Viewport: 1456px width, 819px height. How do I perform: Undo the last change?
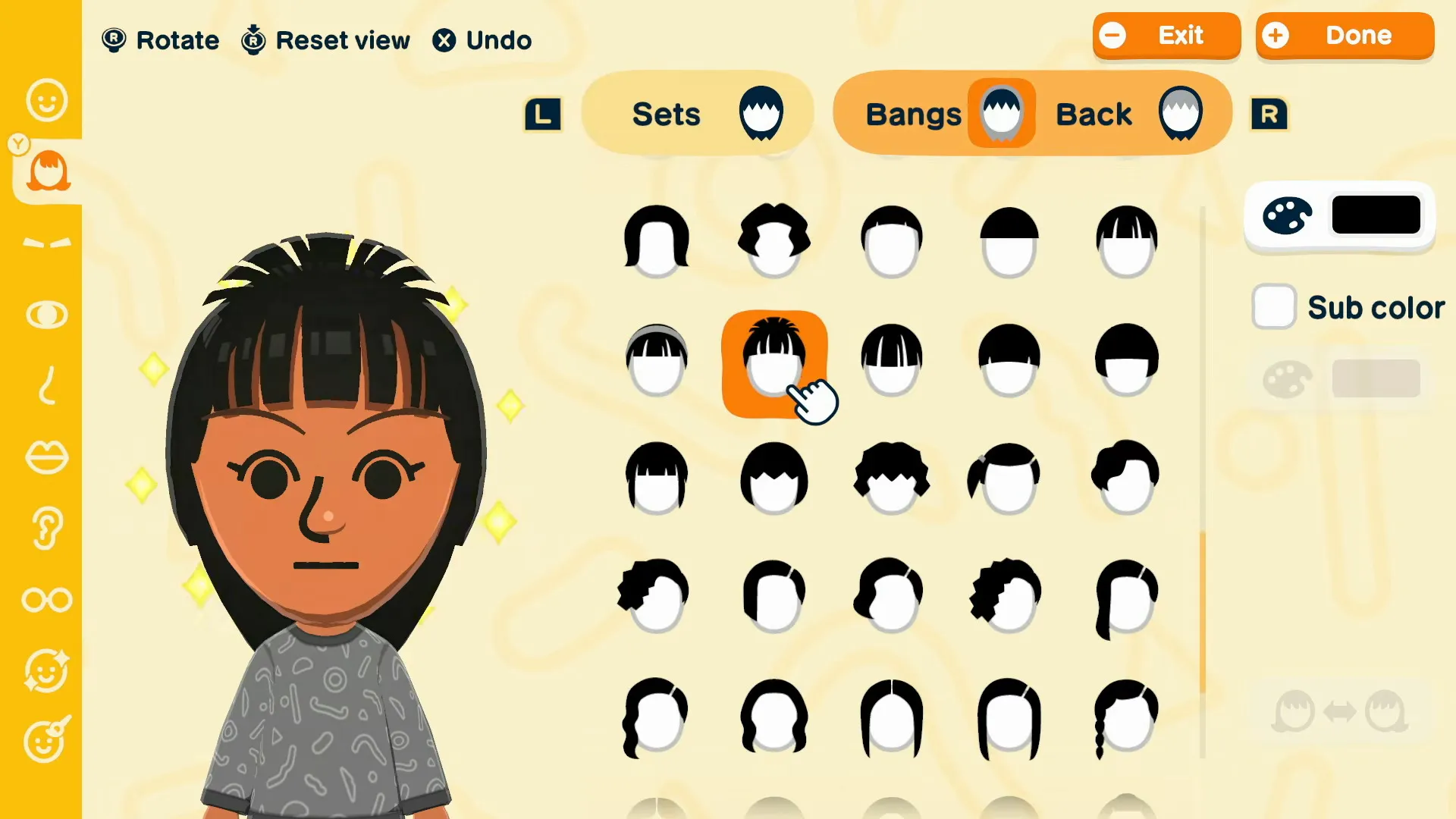pyautogui.click(x=482, y=39)
